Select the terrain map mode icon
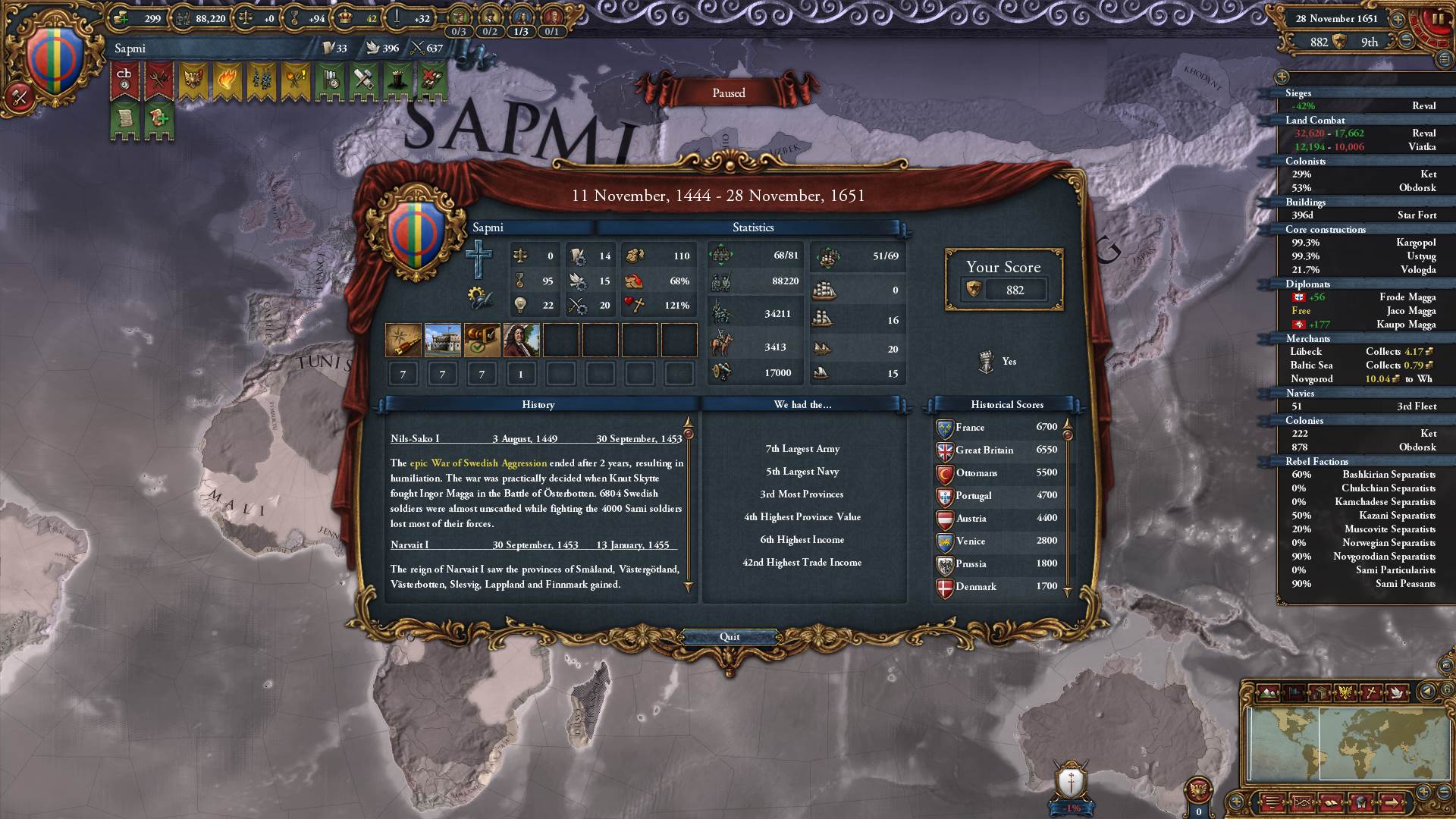The width and height of the screenshot is (1456, 819). 1268,692
